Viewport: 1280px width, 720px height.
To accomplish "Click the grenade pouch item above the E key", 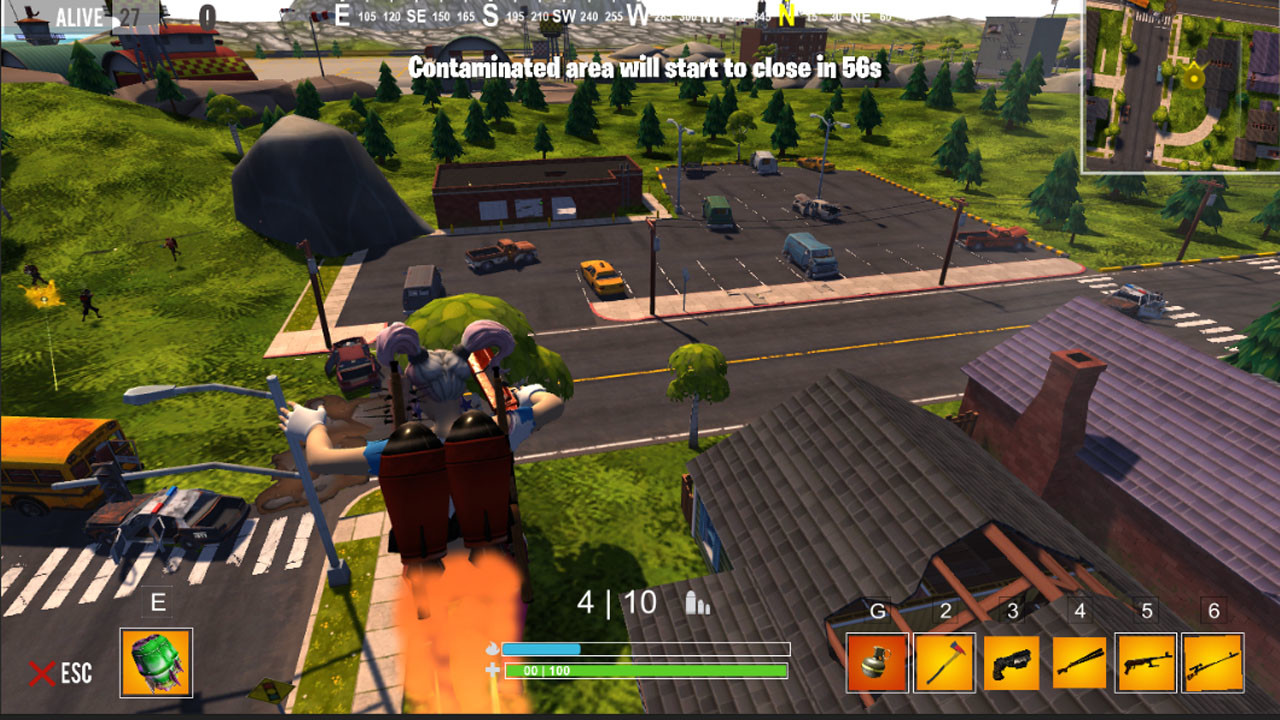I will click(x=155, y=665).
